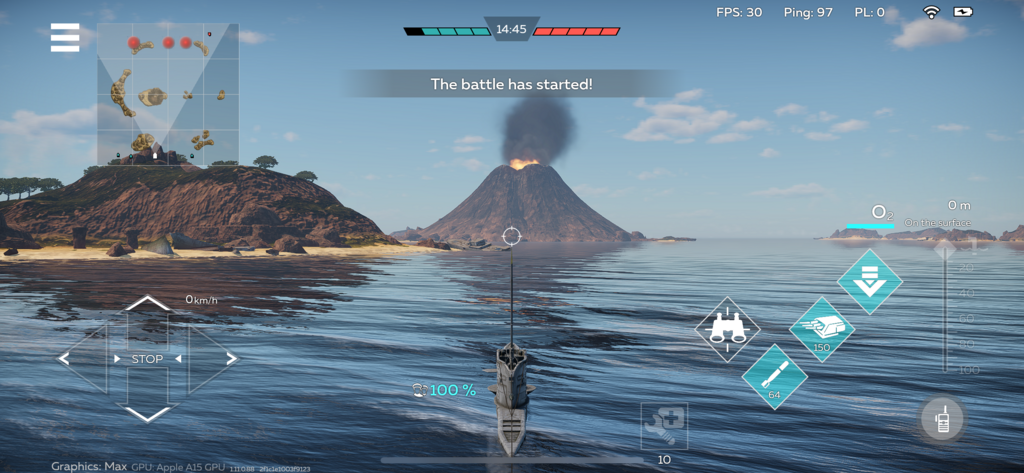Open the radio walkie-talkie button
The image size is (1024, 473).
pos(942,420)
